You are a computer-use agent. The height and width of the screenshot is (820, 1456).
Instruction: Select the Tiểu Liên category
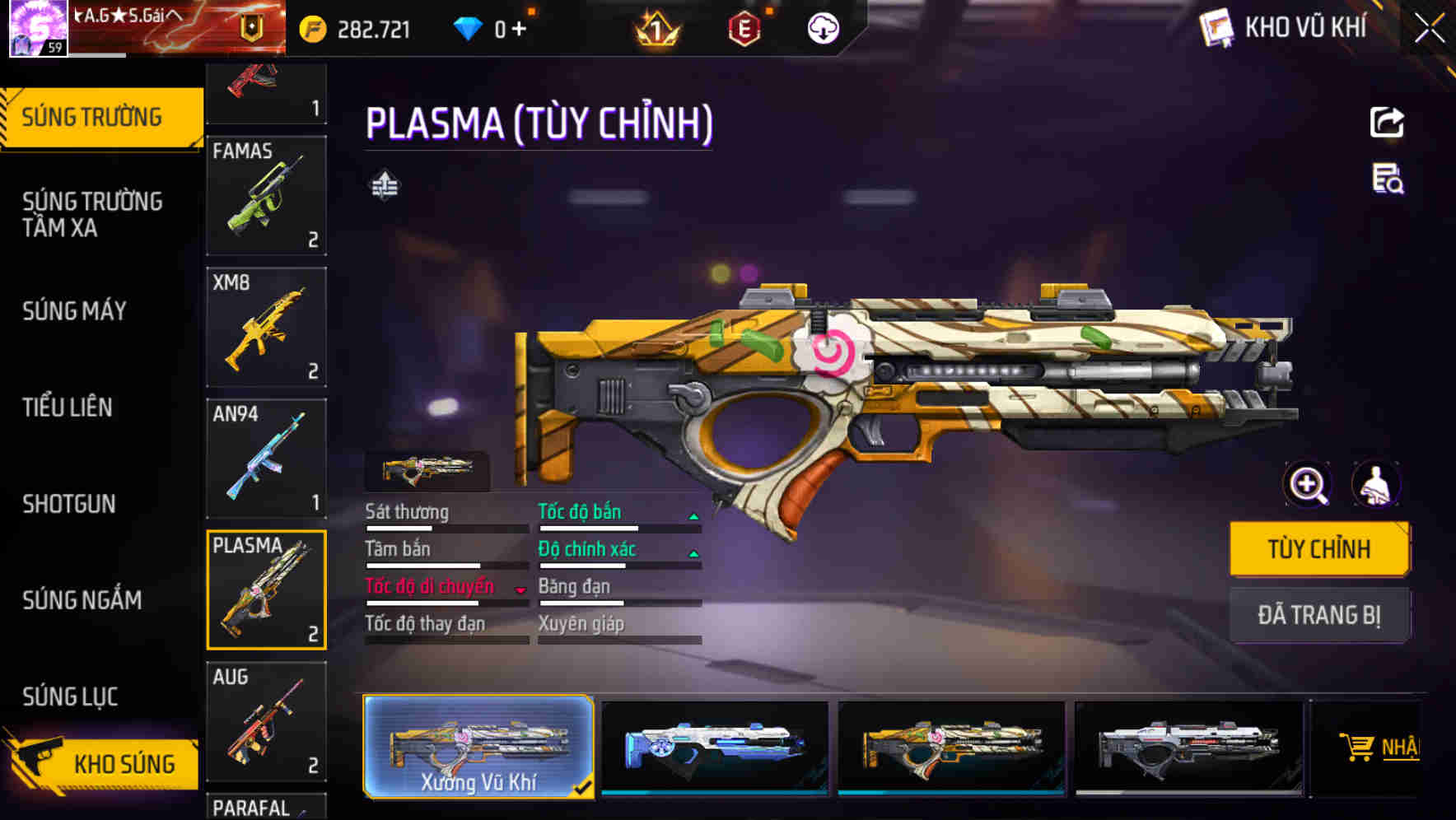click(x=68, y=408)
